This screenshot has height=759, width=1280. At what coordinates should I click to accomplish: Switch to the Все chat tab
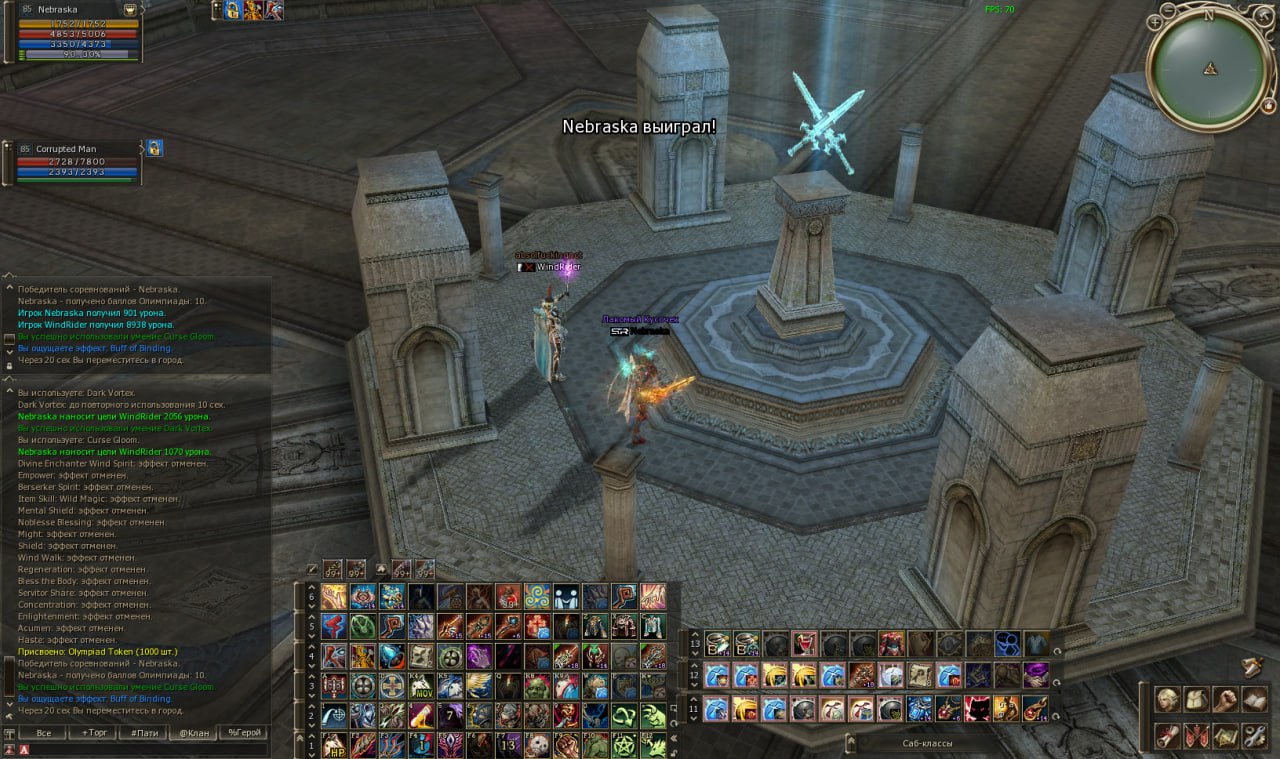(x=43, y=733)
